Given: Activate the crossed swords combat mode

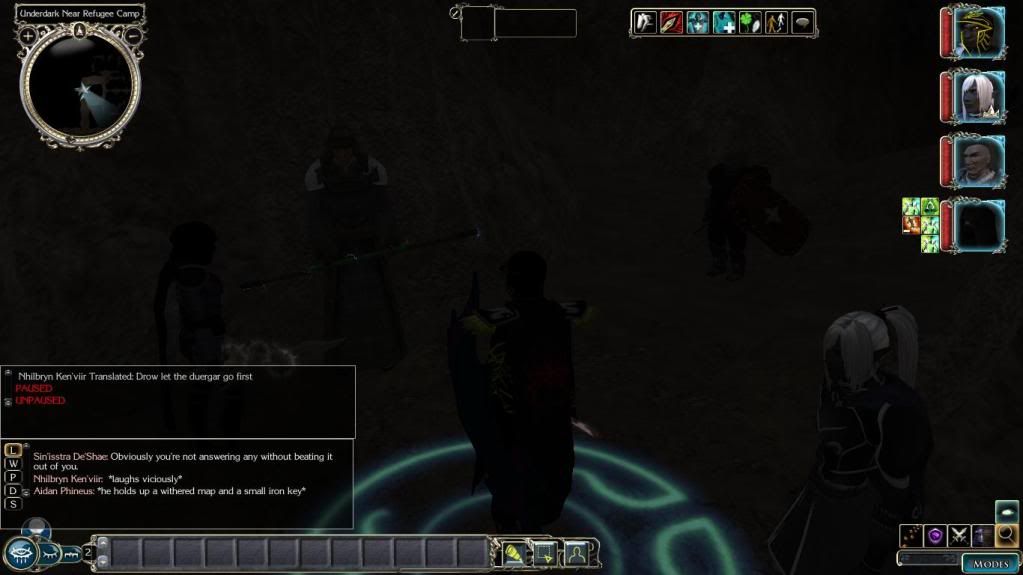Looking at the screenshot, I should tap(960, 535).
